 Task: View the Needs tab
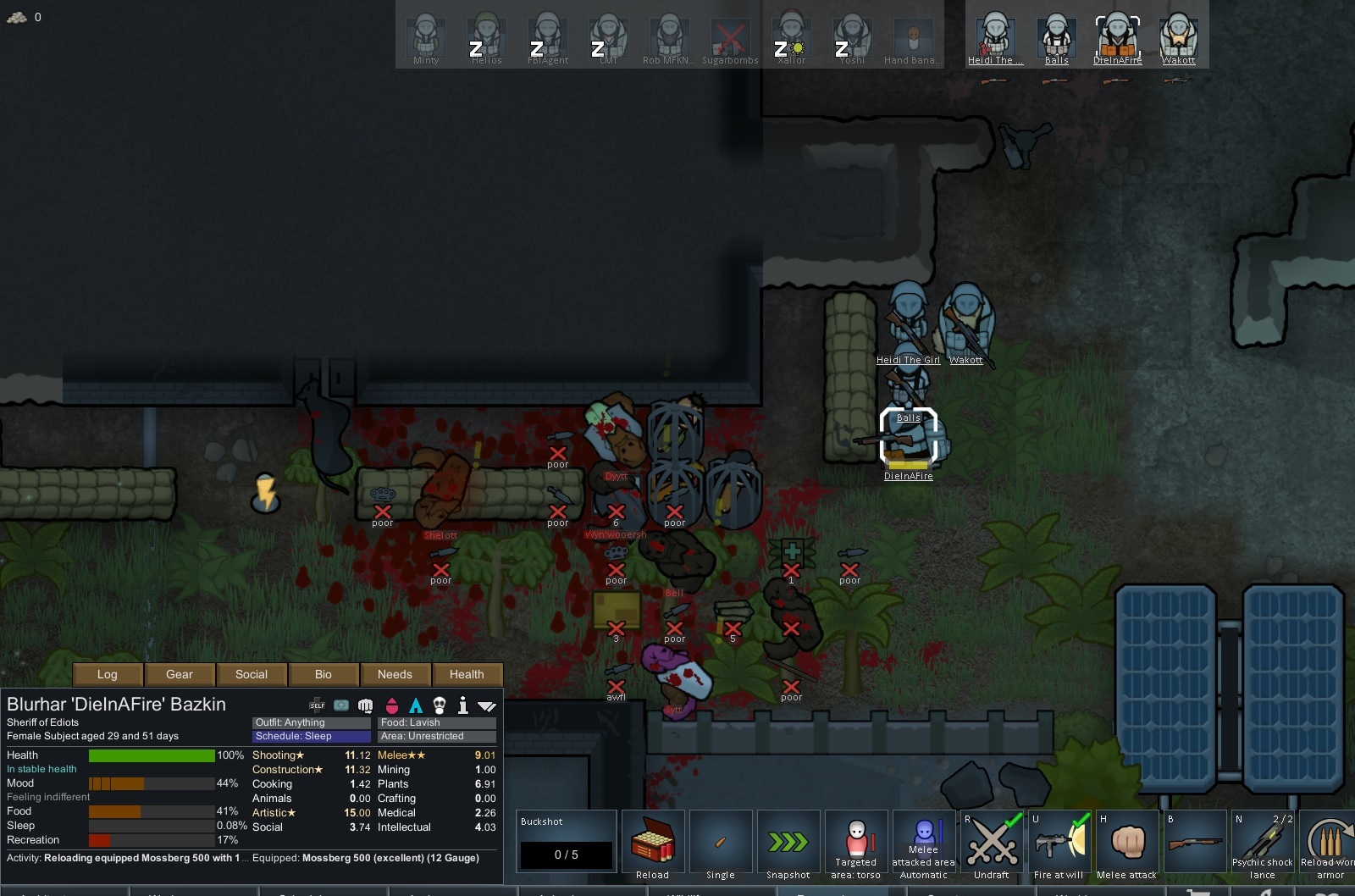point(395,674)
